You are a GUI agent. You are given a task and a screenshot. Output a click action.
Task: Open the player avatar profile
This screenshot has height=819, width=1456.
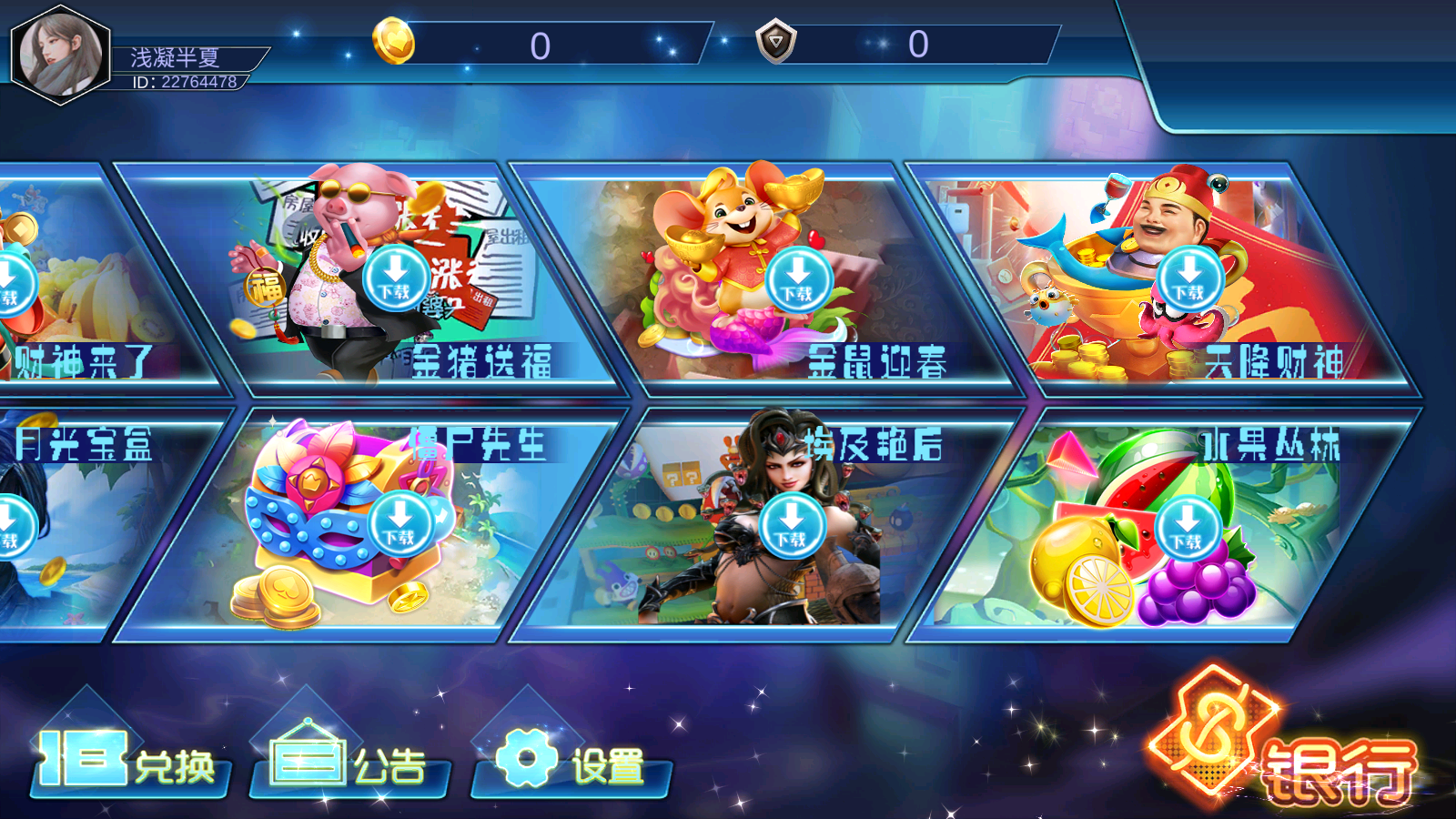60,55
